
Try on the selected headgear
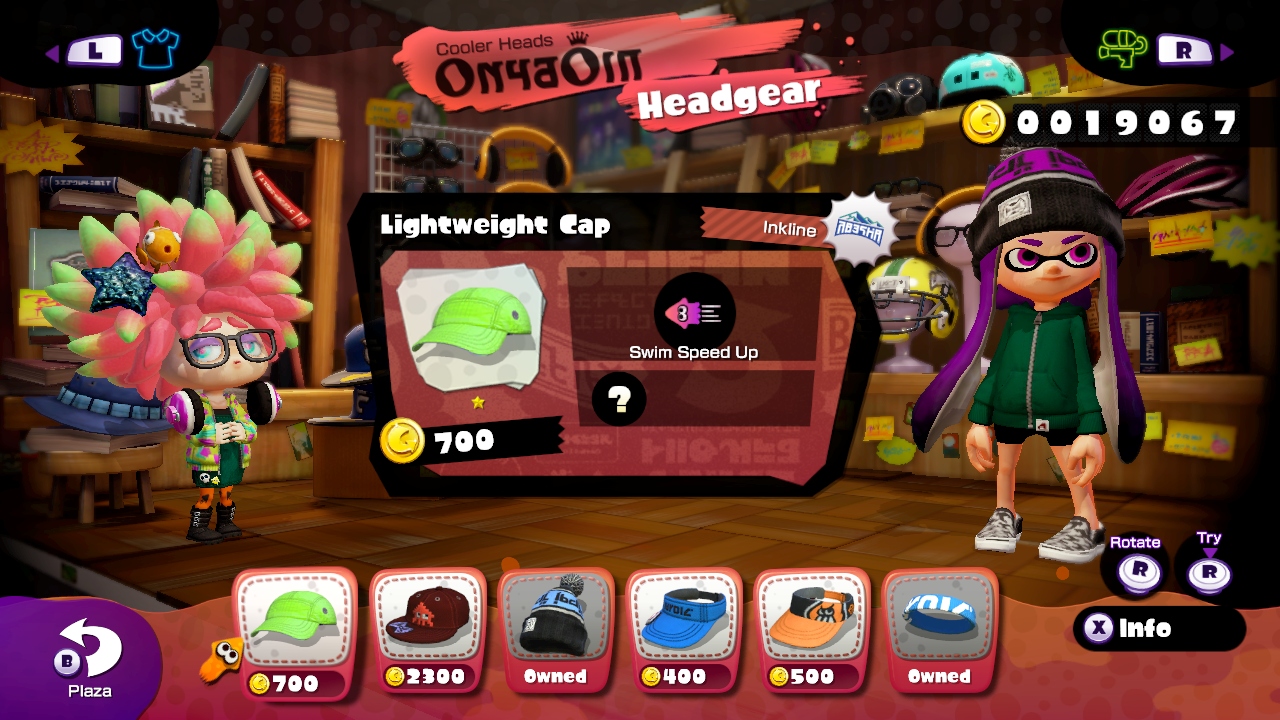click(x=1209, y=571)
